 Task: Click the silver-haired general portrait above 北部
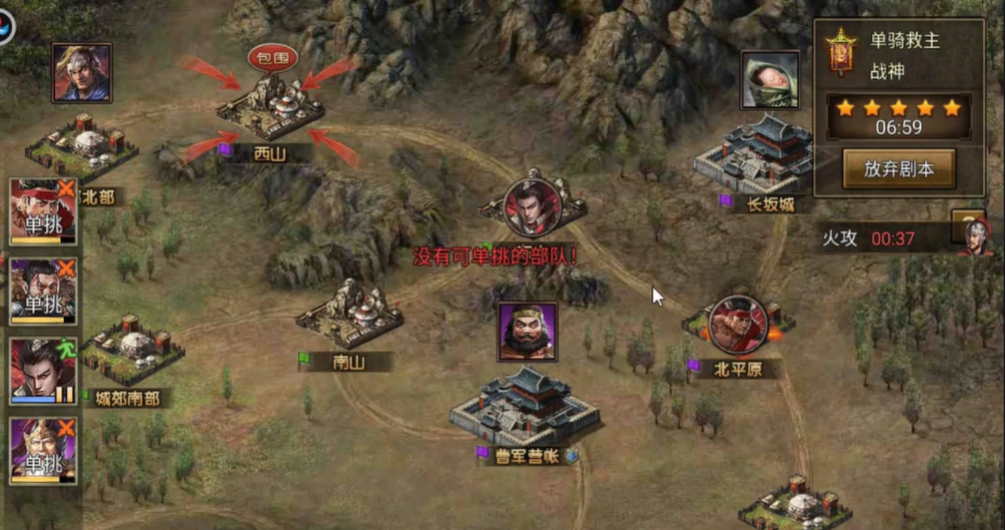click(82, 72)
